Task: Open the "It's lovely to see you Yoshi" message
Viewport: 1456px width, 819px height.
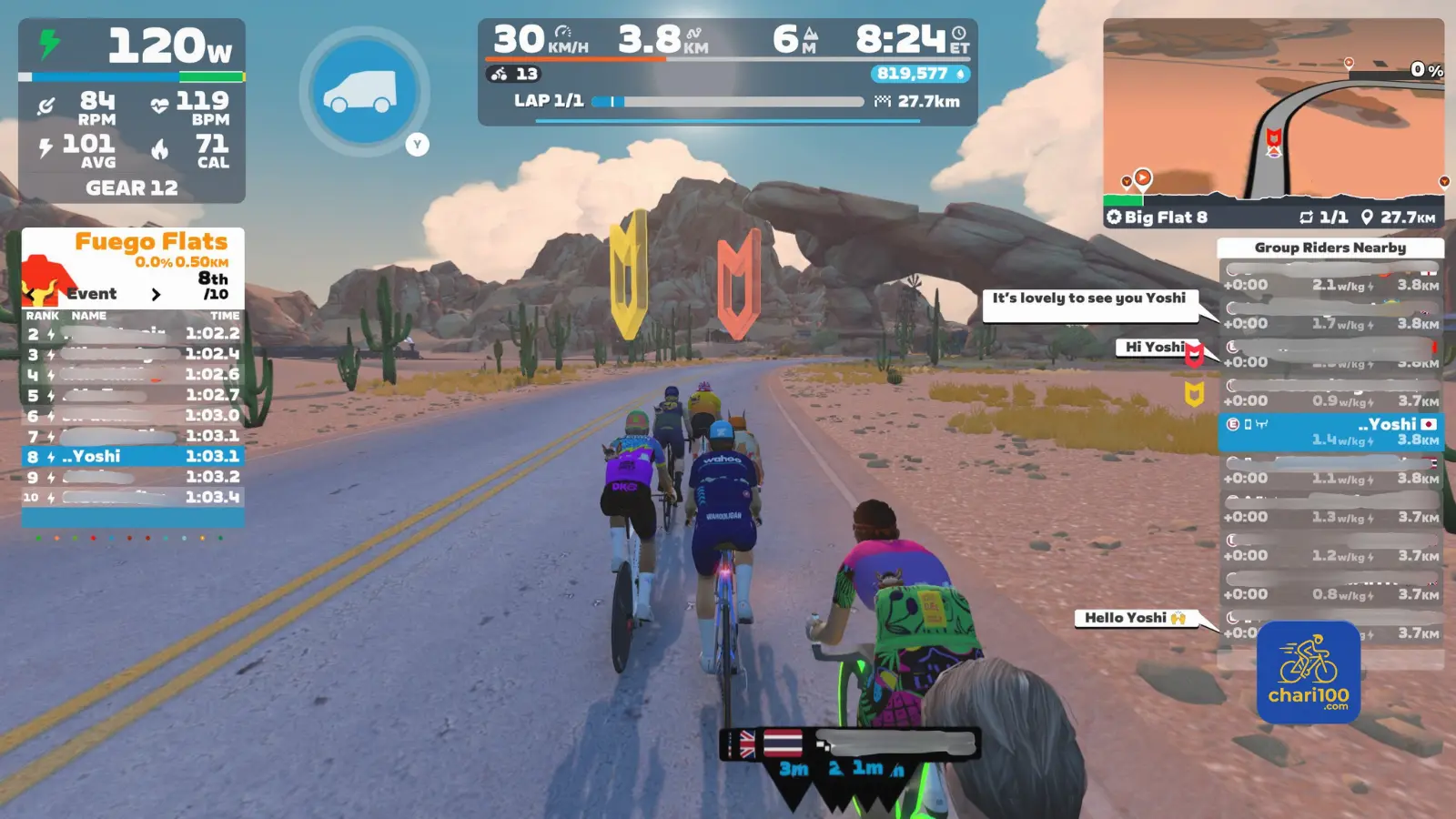Action: coord(1089,298)
